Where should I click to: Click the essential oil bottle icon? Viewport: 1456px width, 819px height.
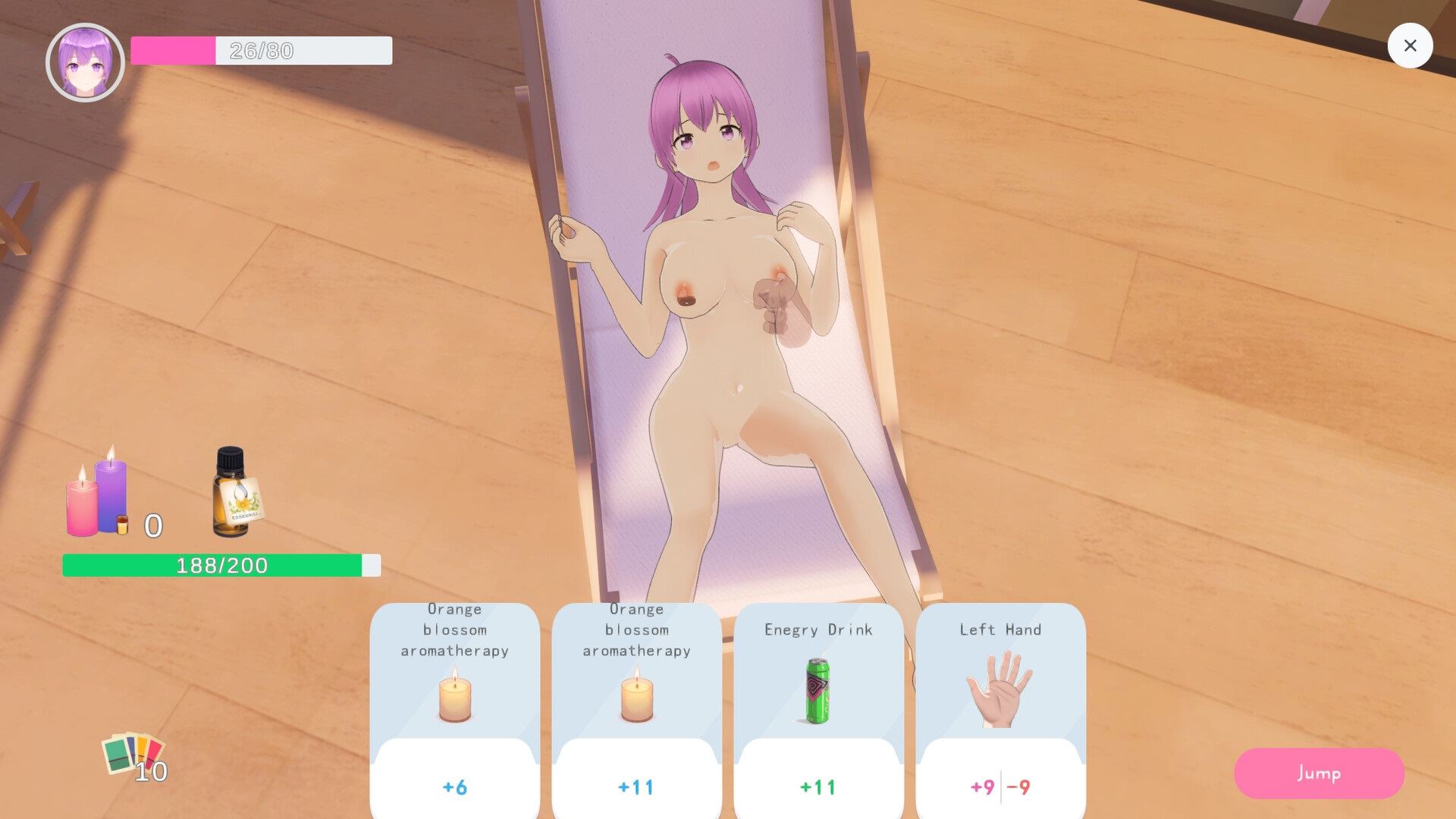pos(234,494)
